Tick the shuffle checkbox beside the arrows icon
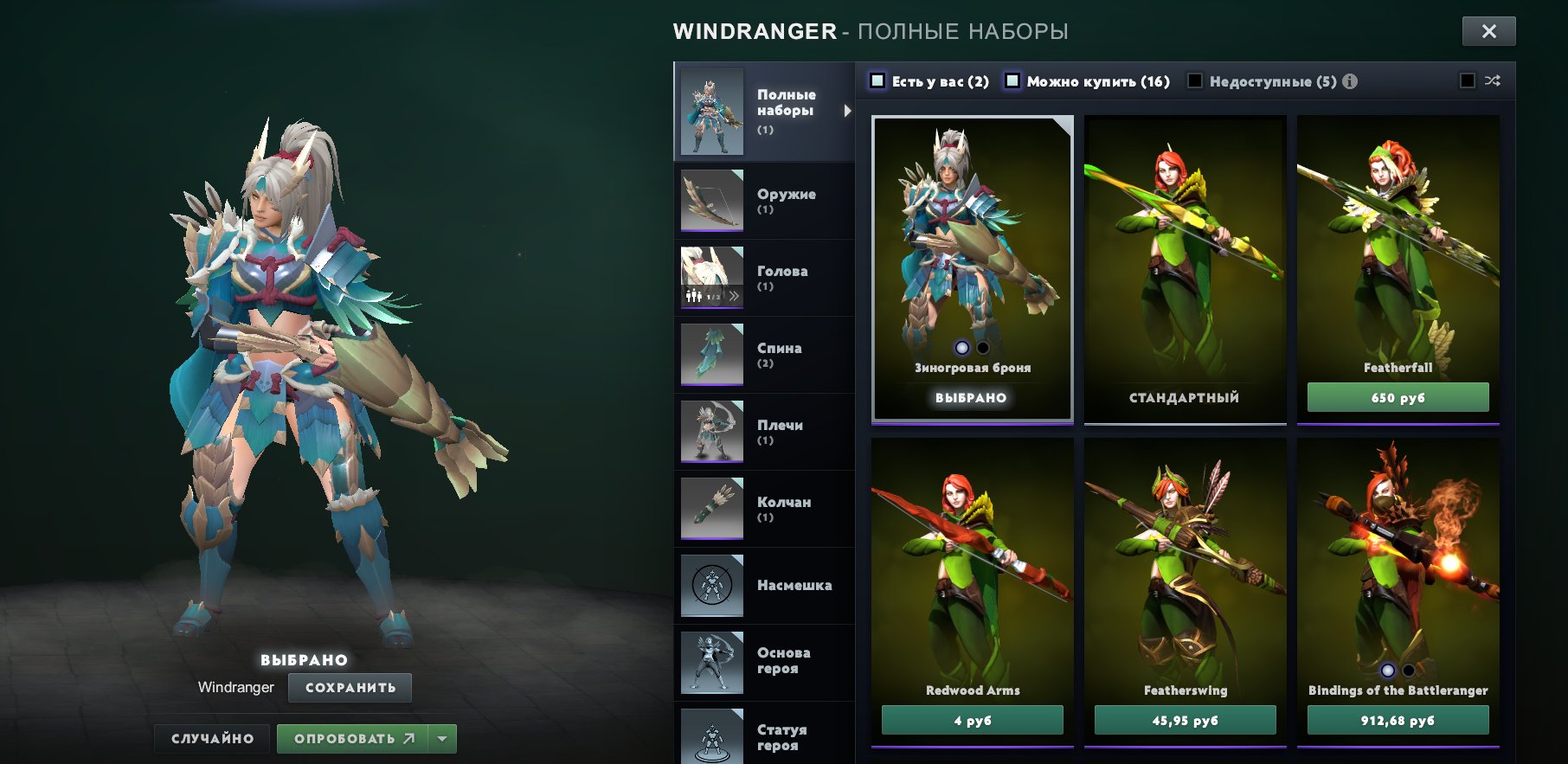1568x764 pixels. [x=1468, y=80]
